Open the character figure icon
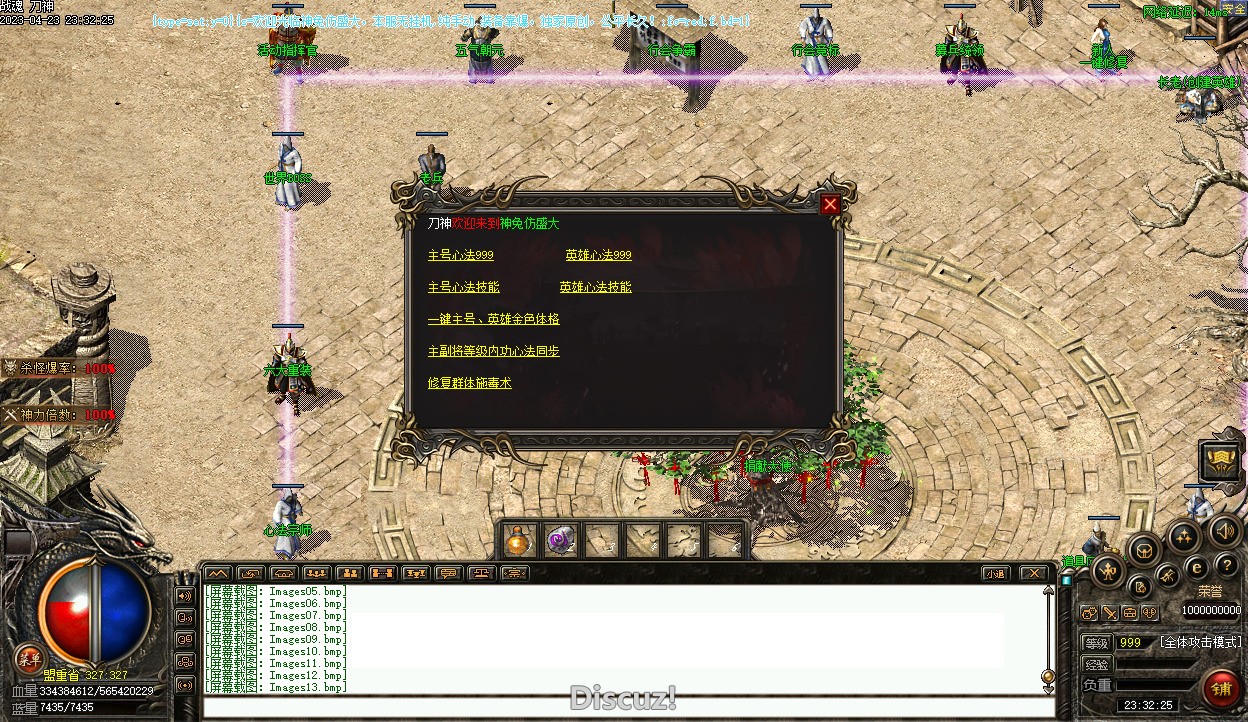This screenshot has height=722, width=1248. pyautogui.click(x=1109, y=571)
